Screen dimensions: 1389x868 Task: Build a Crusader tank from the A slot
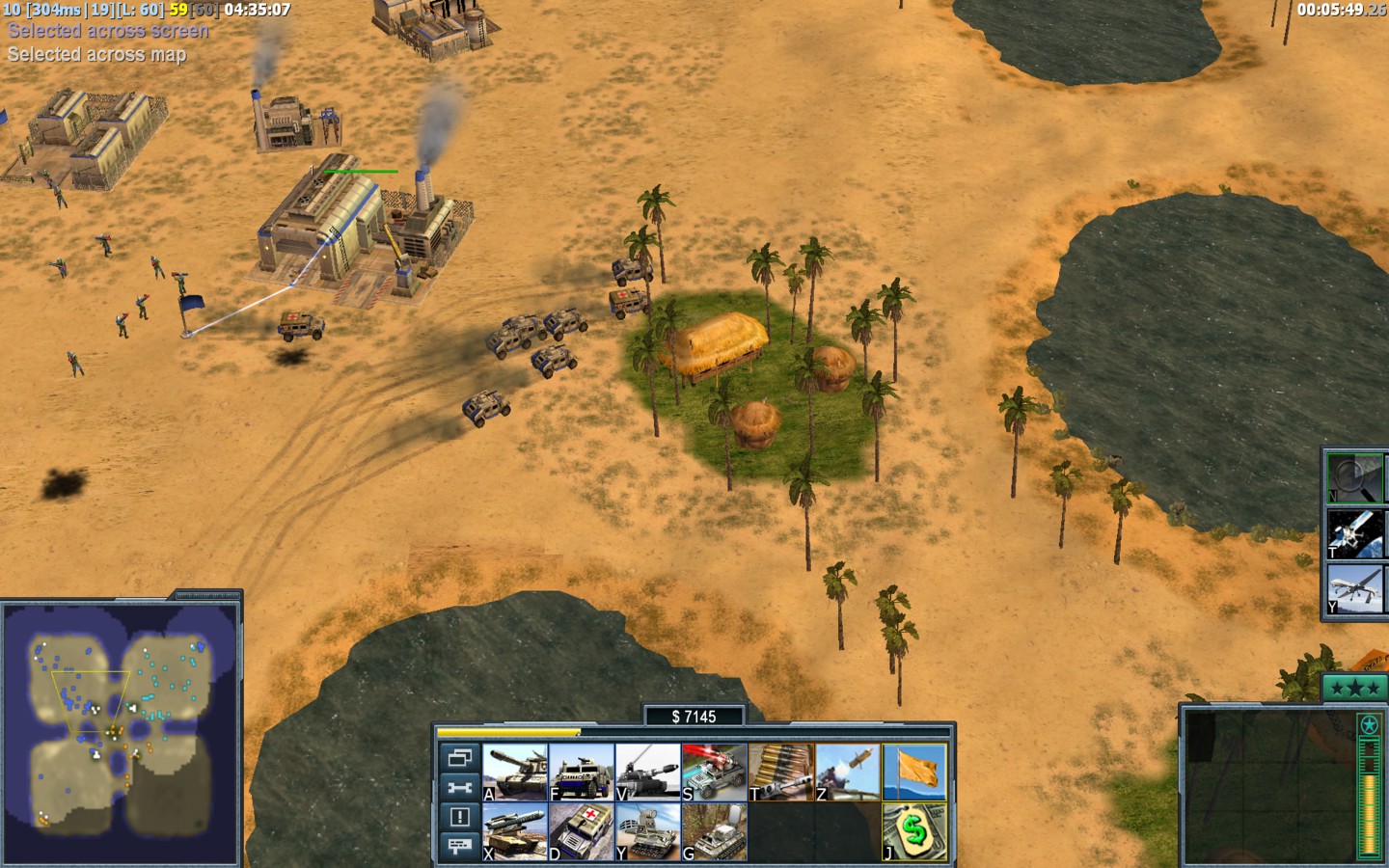point(515,772)
